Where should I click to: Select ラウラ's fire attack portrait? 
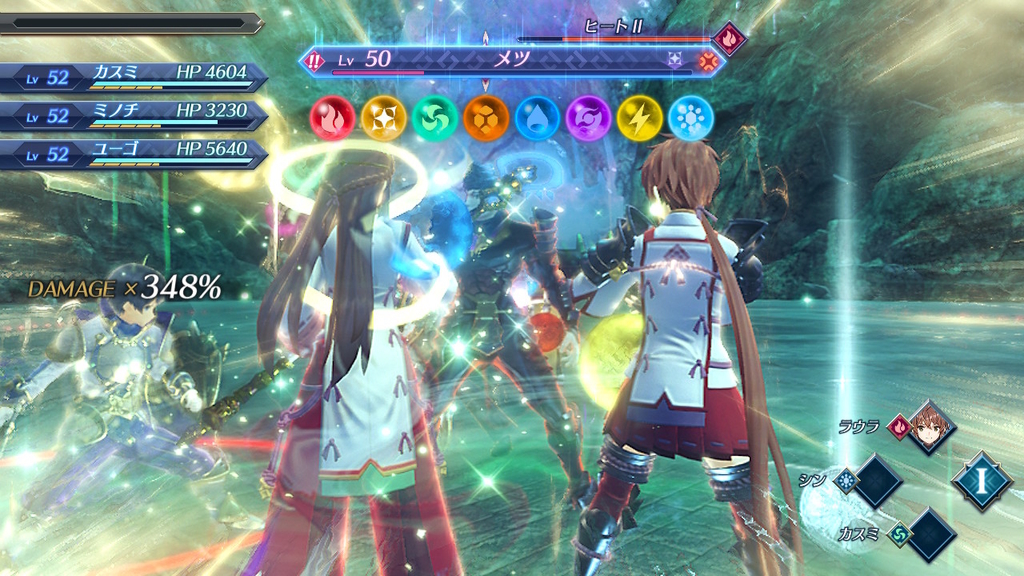pyautogui.click(x=930, y=428)
